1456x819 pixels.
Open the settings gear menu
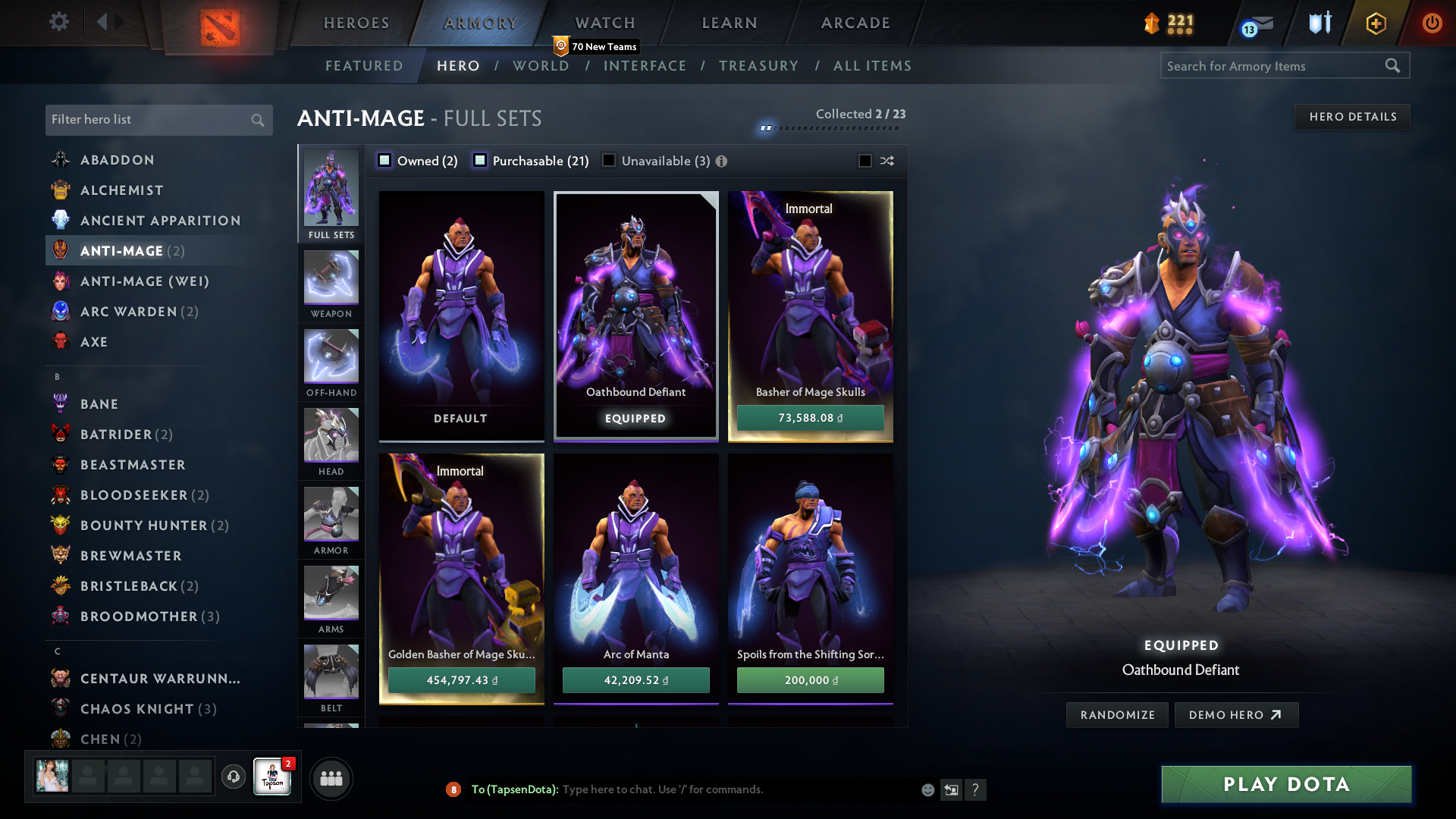[59, 22]
